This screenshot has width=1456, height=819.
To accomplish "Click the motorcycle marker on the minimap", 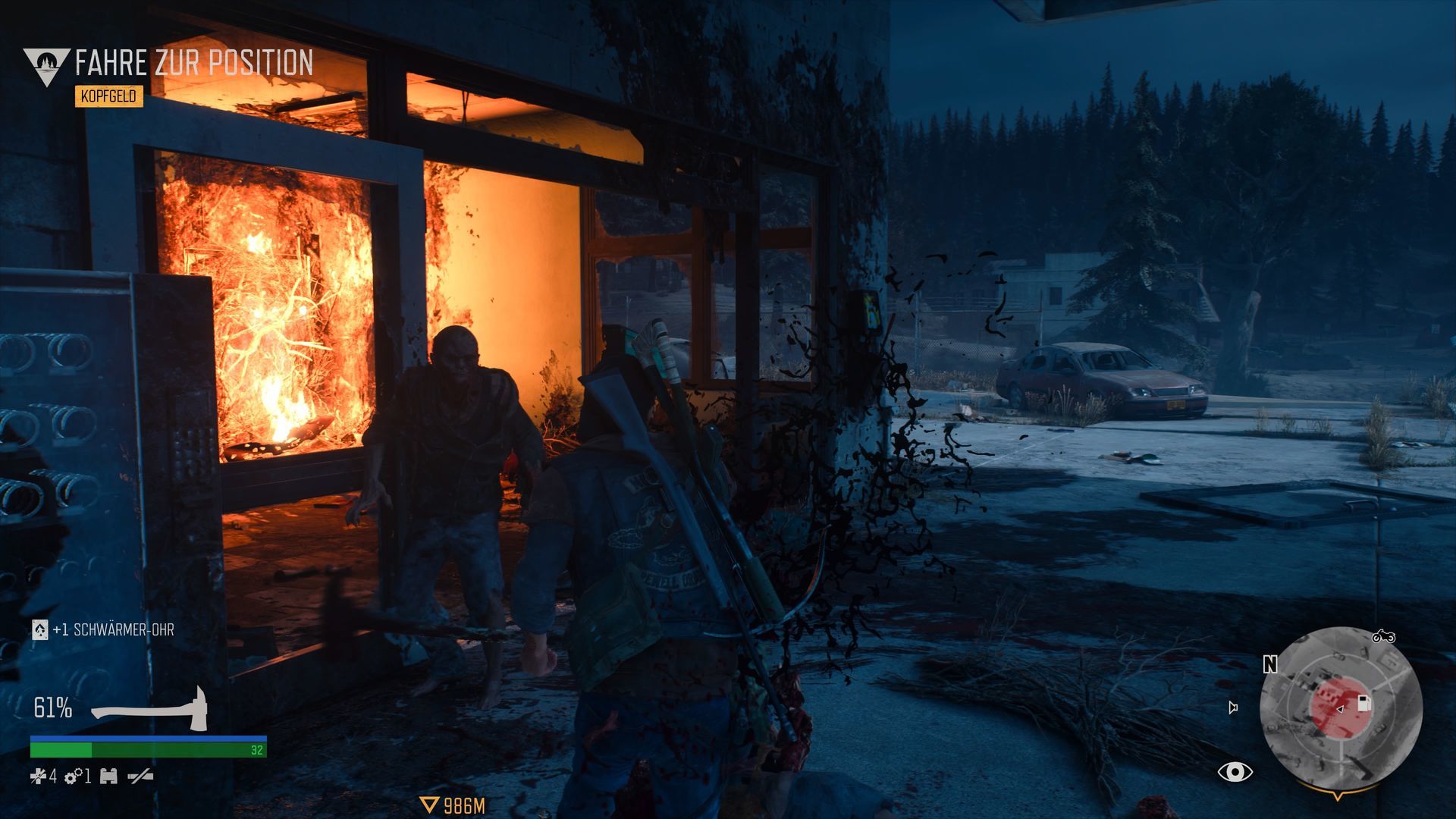I will [1383, 635].
